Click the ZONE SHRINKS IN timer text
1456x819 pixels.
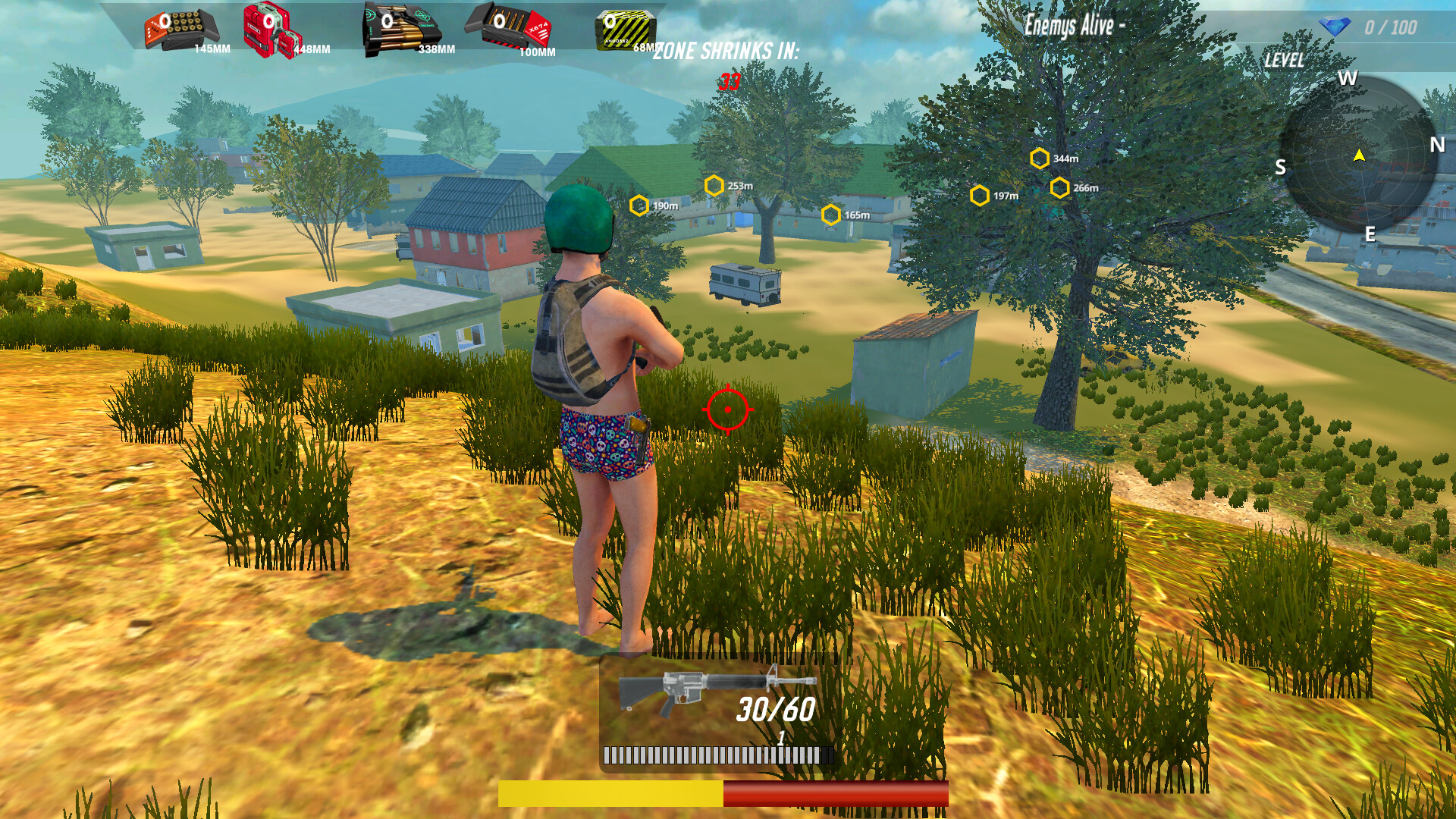pyautogui.click(x=727, y=52)
